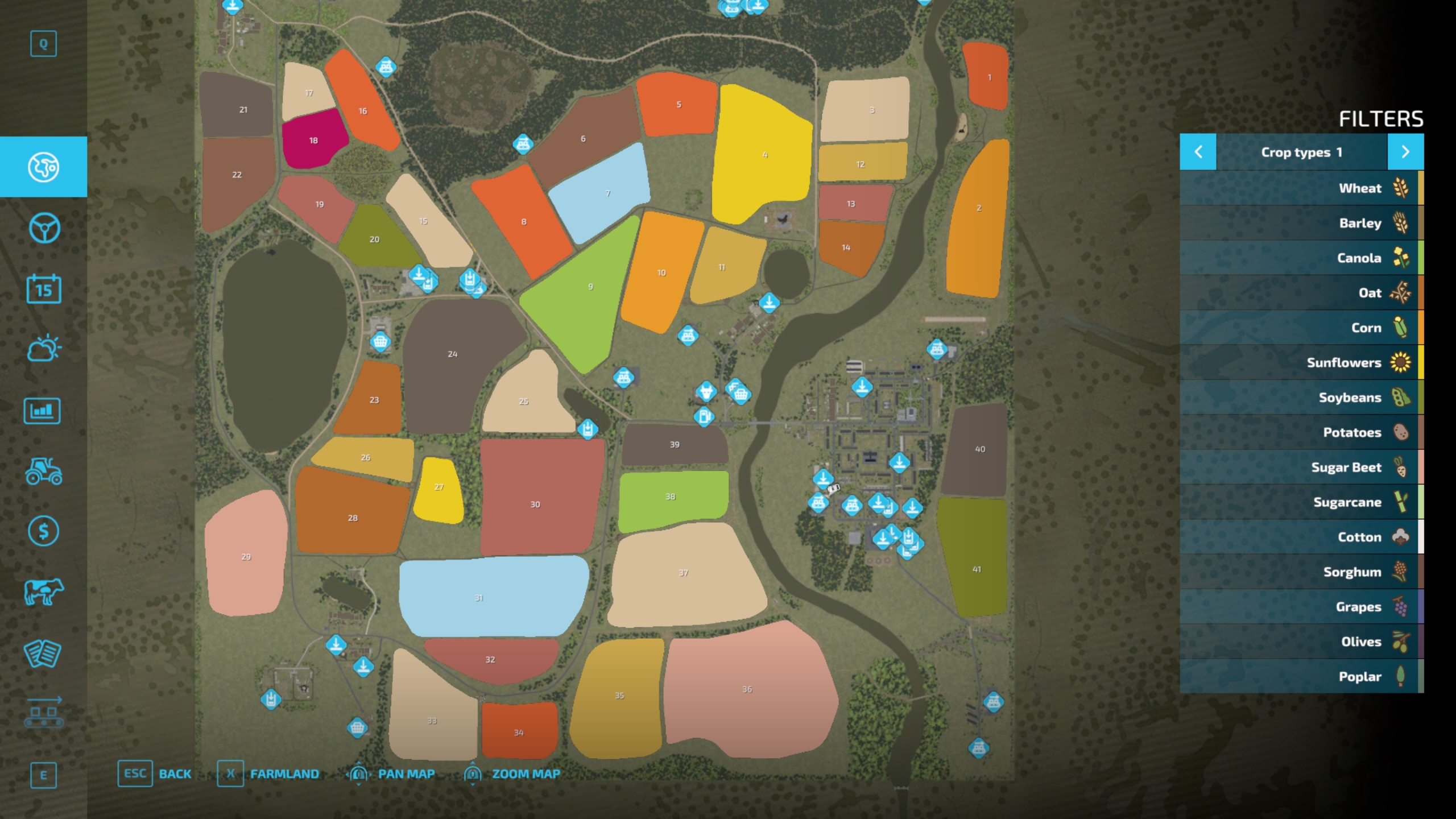
Task: Toggle the Poplar filter row
Action: pos(1301,677)
